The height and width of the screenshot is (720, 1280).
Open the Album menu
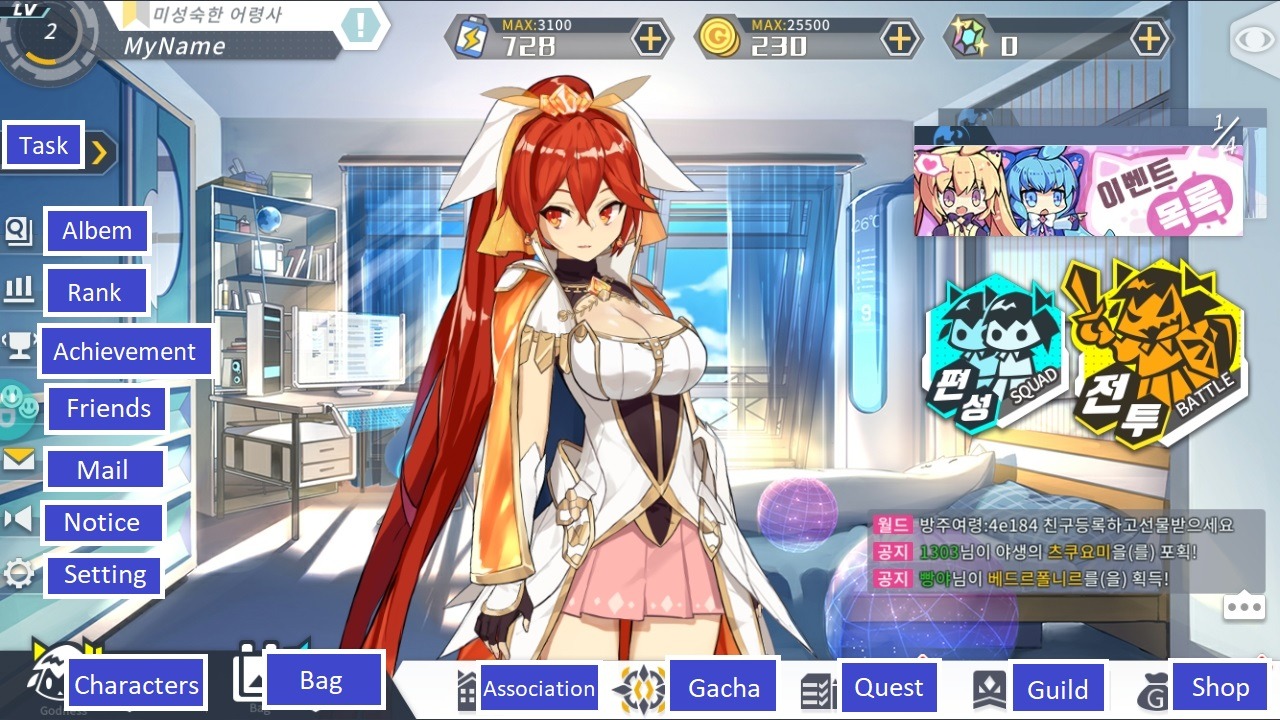point(97,231)
